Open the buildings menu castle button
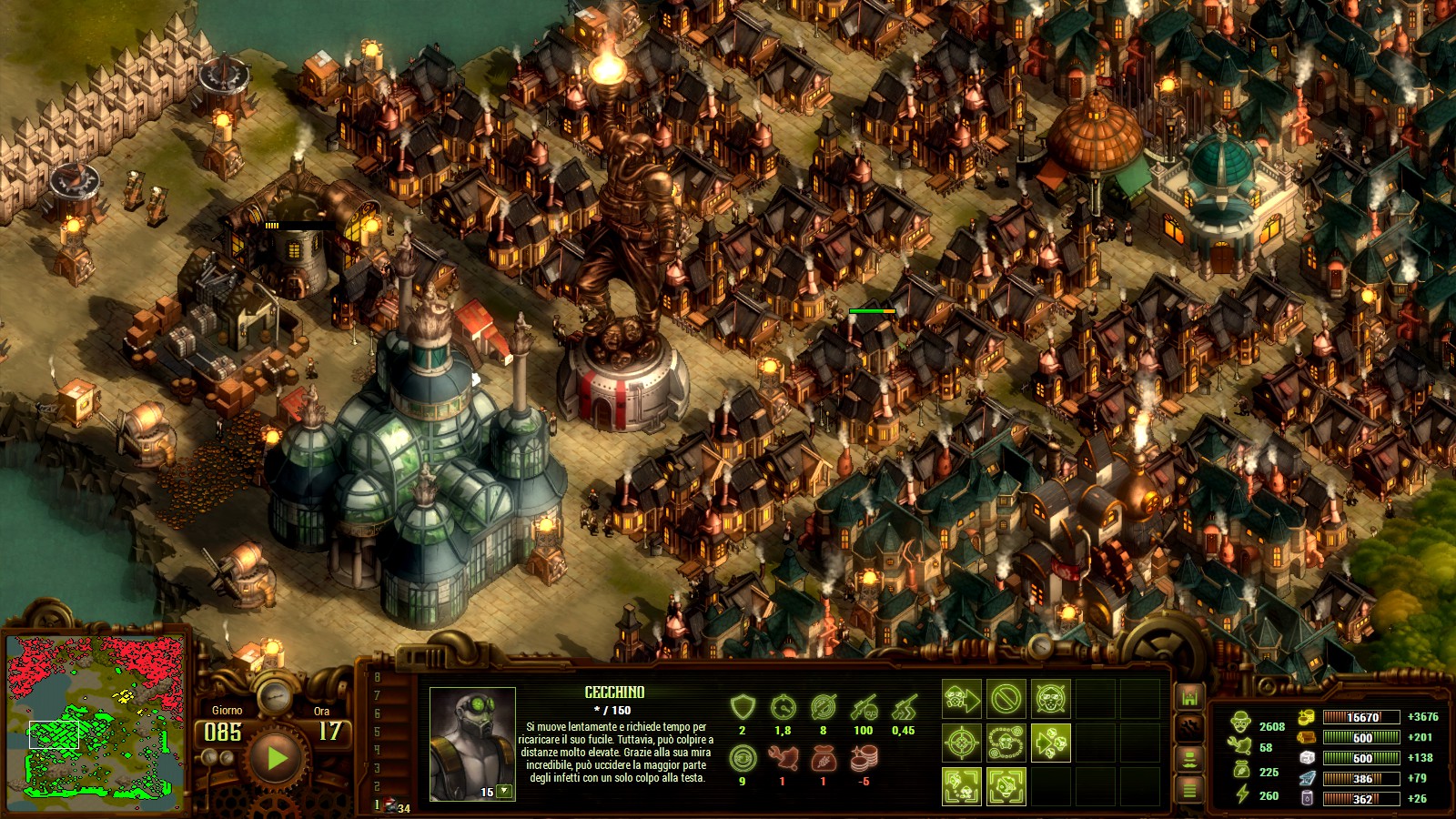Screen dimensions: 1456x819 (1188, 697)
